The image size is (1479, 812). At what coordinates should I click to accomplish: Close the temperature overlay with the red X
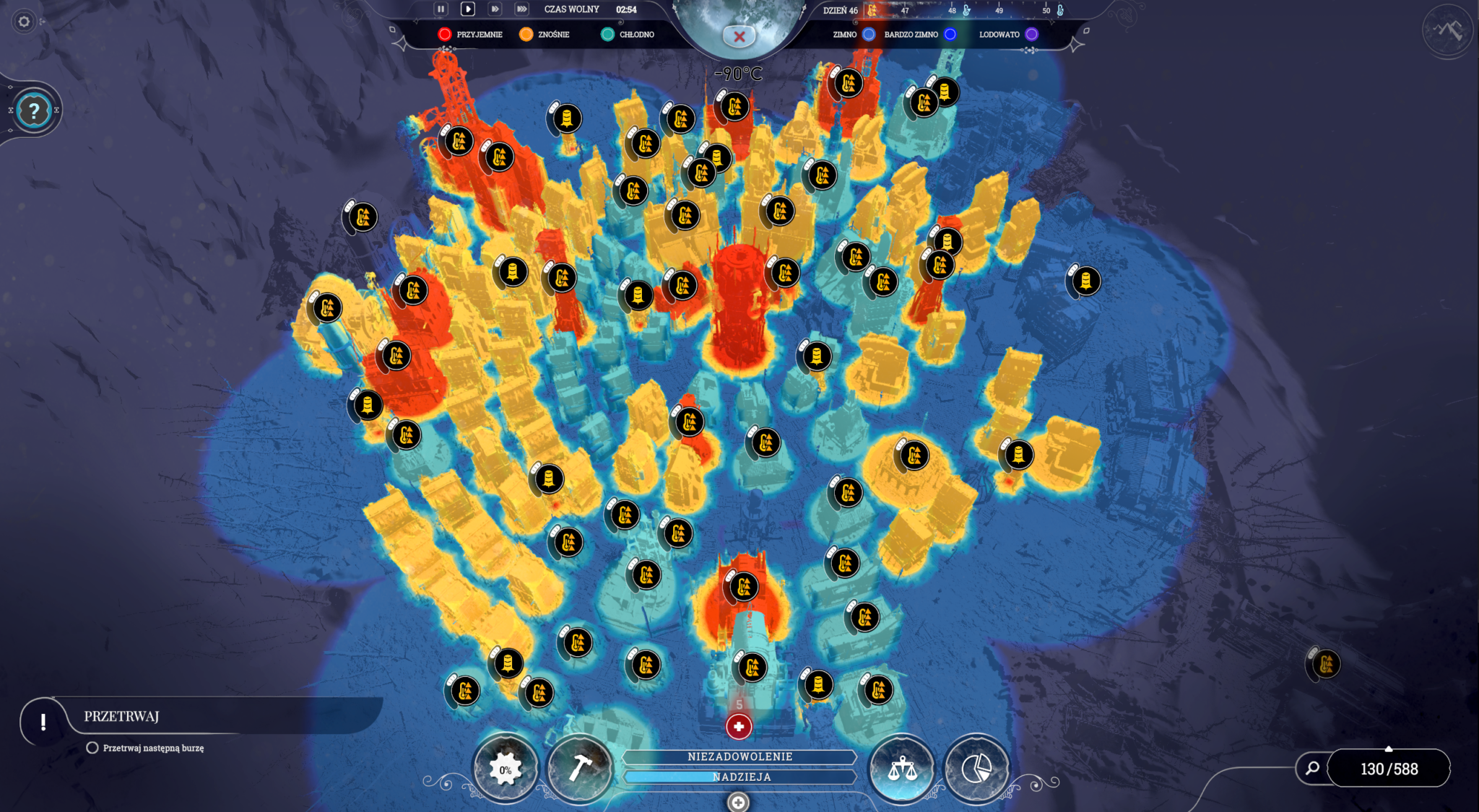739,36
